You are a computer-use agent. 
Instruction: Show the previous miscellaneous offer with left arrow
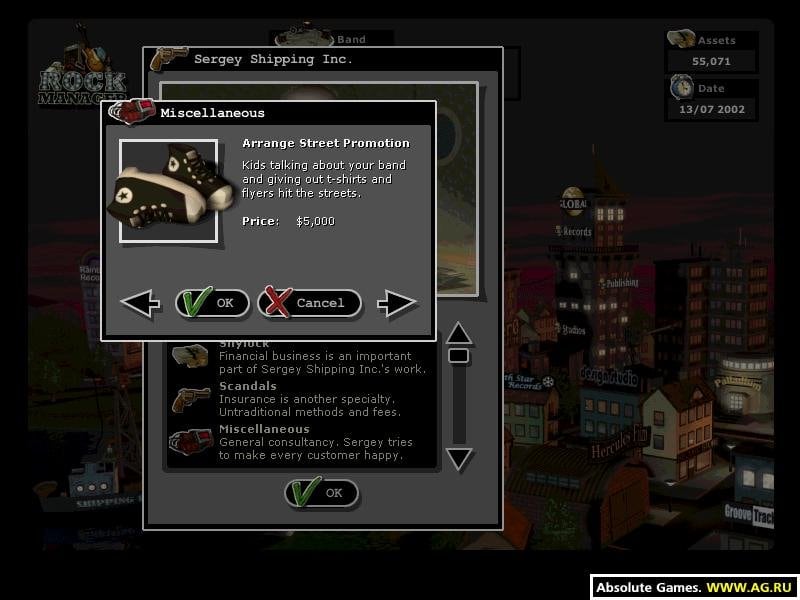[x=140, y=303]
